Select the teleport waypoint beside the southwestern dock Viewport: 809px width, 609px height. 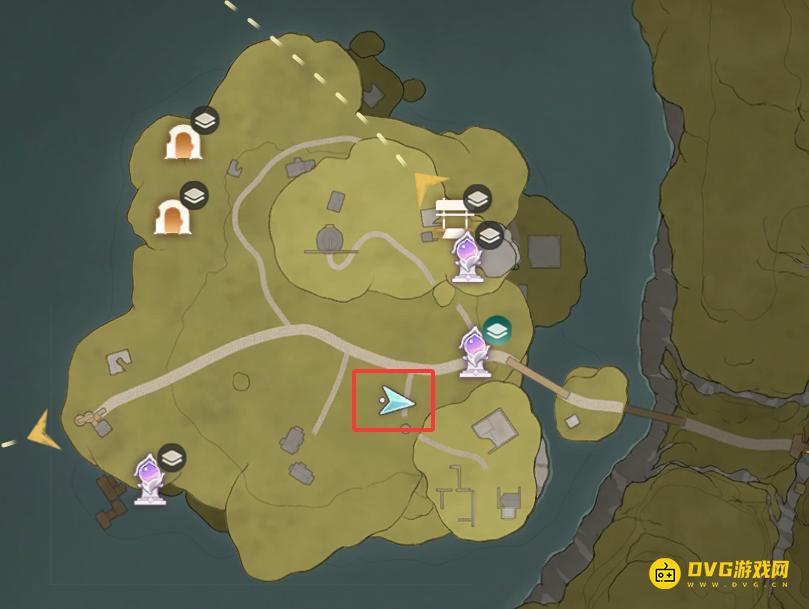(x=149, y=478)
